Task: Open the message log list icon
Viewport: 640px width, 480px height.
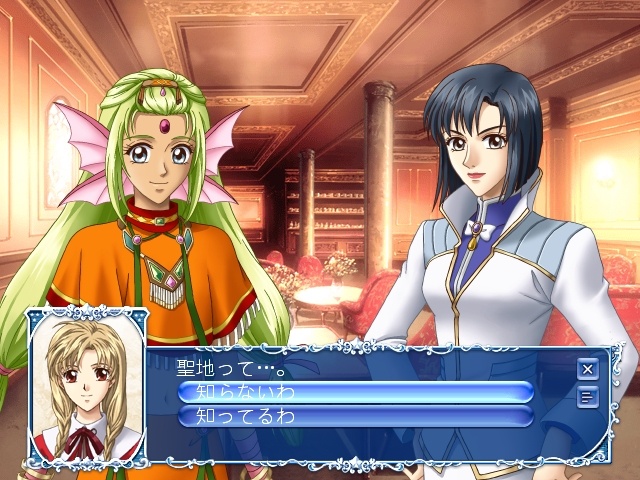Action: 587,397
